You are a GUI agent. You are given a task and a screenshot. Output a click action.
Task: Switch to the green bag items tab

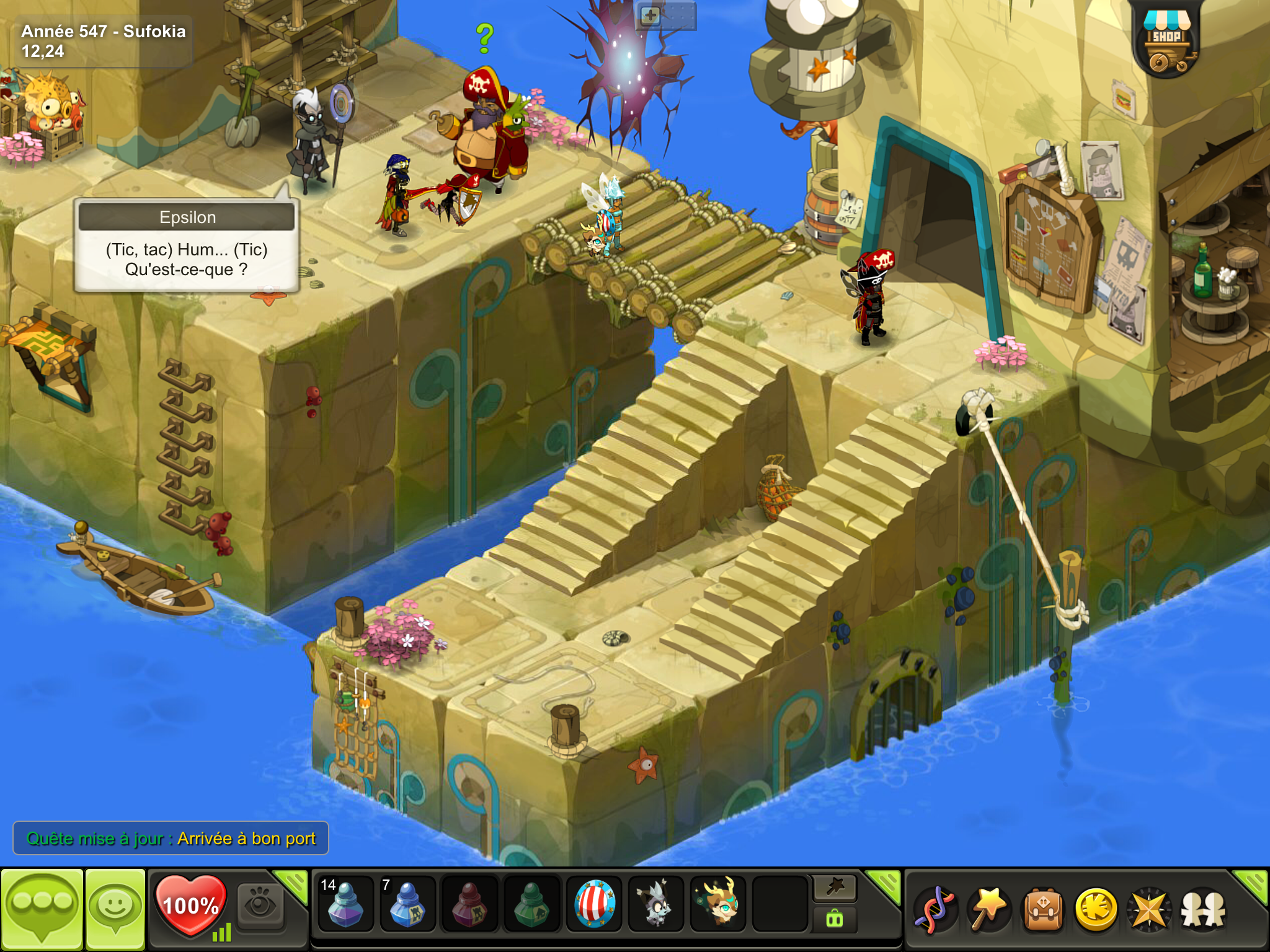(835, 920)
